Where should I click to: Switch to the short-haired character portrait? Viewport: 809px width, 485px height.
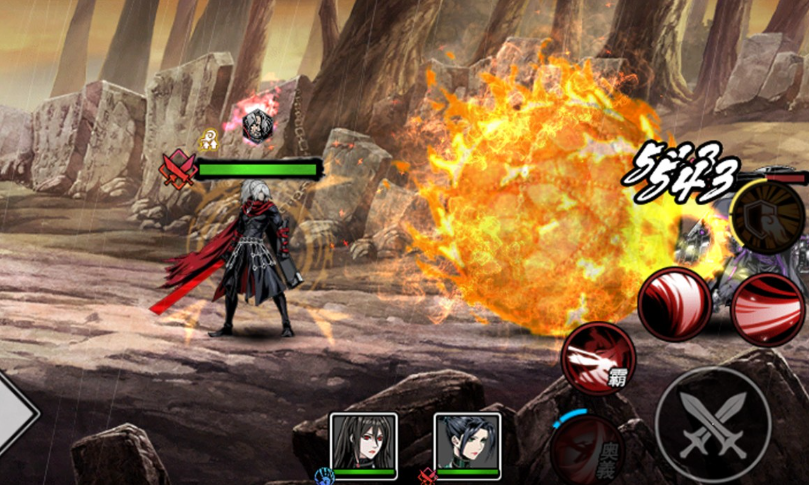point(467,441)
